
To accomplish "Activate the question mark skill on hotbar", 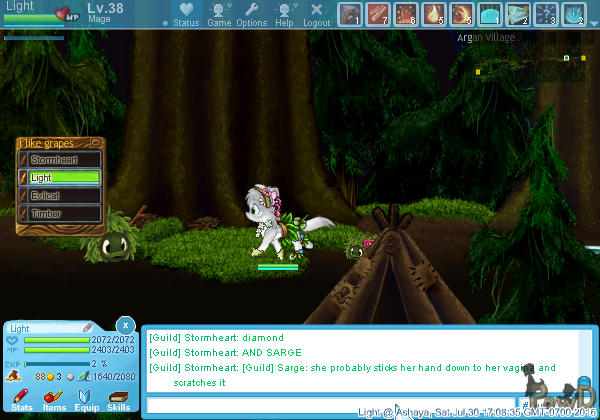I will [x=545, y=14].
